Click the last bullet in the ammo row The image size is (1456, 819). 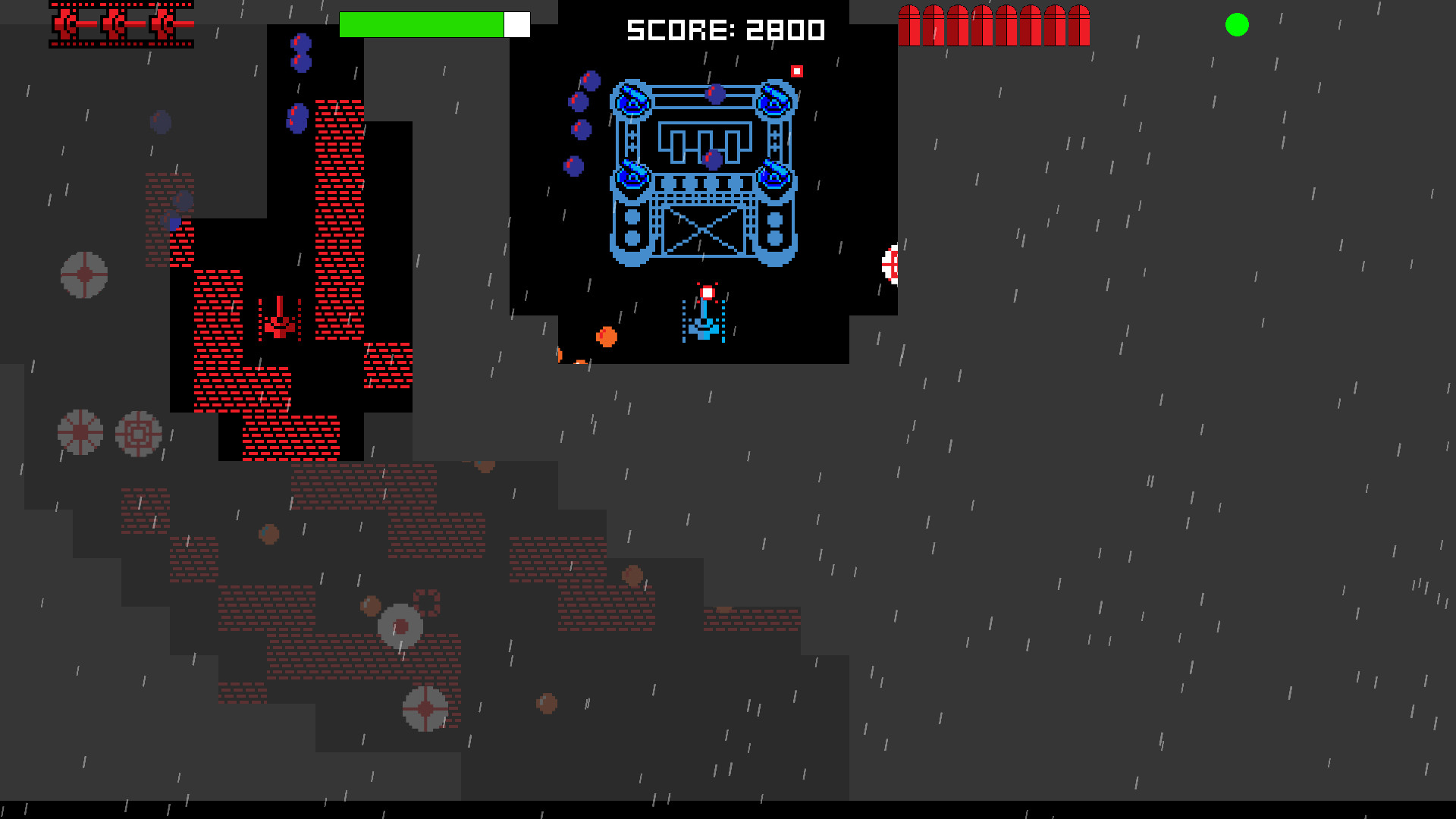pos(1080,24)
